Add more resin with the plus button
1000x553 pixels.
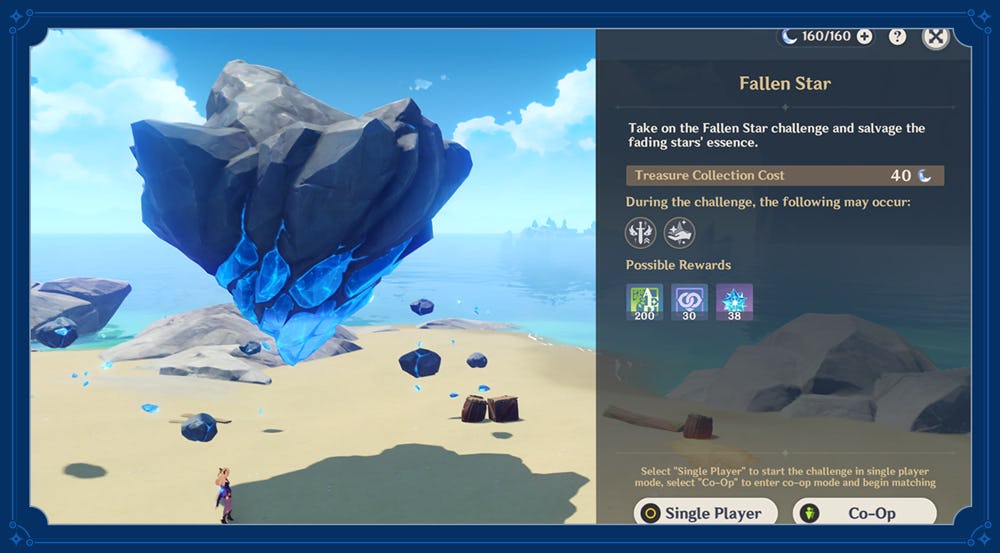[865, 36]
